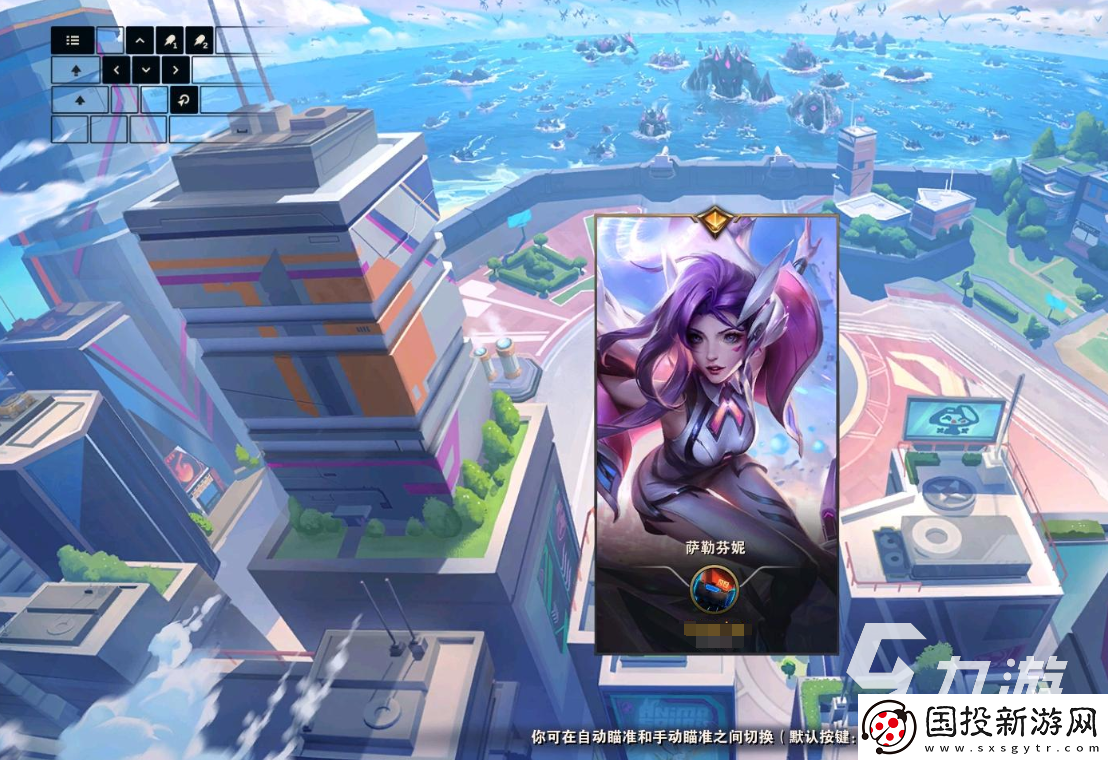Activate the missile 2 tile
Screen dimensions: 1108x760
click(200, 41)
